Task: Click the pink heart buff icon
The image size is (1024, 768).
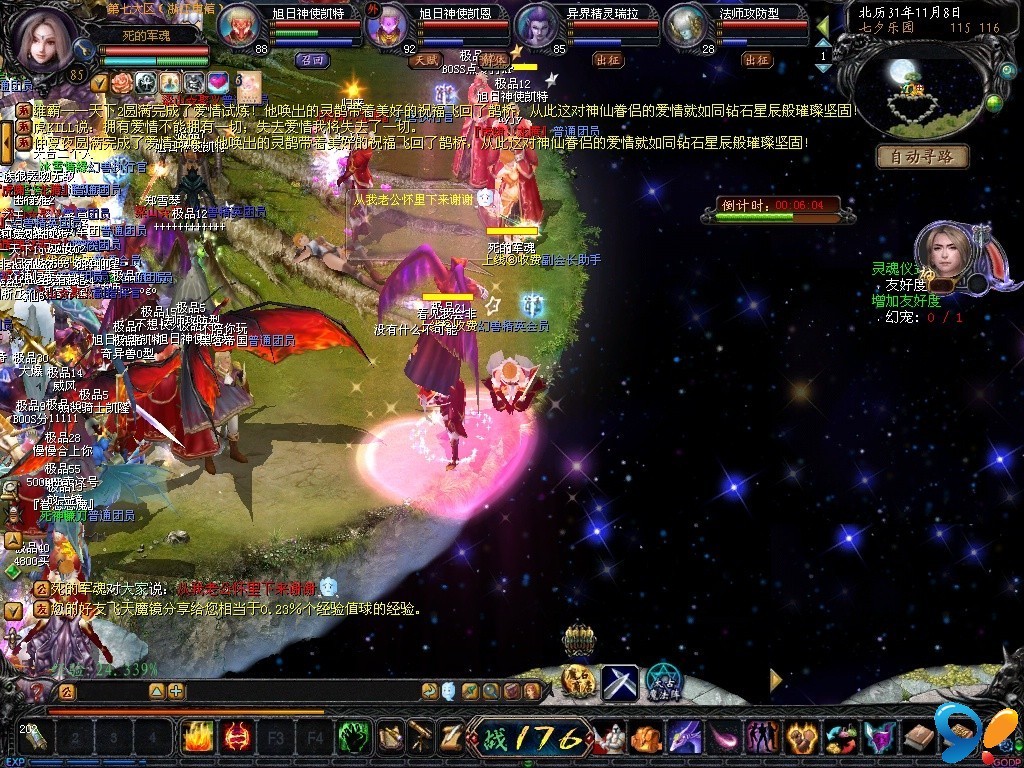Action: (217, 81)
